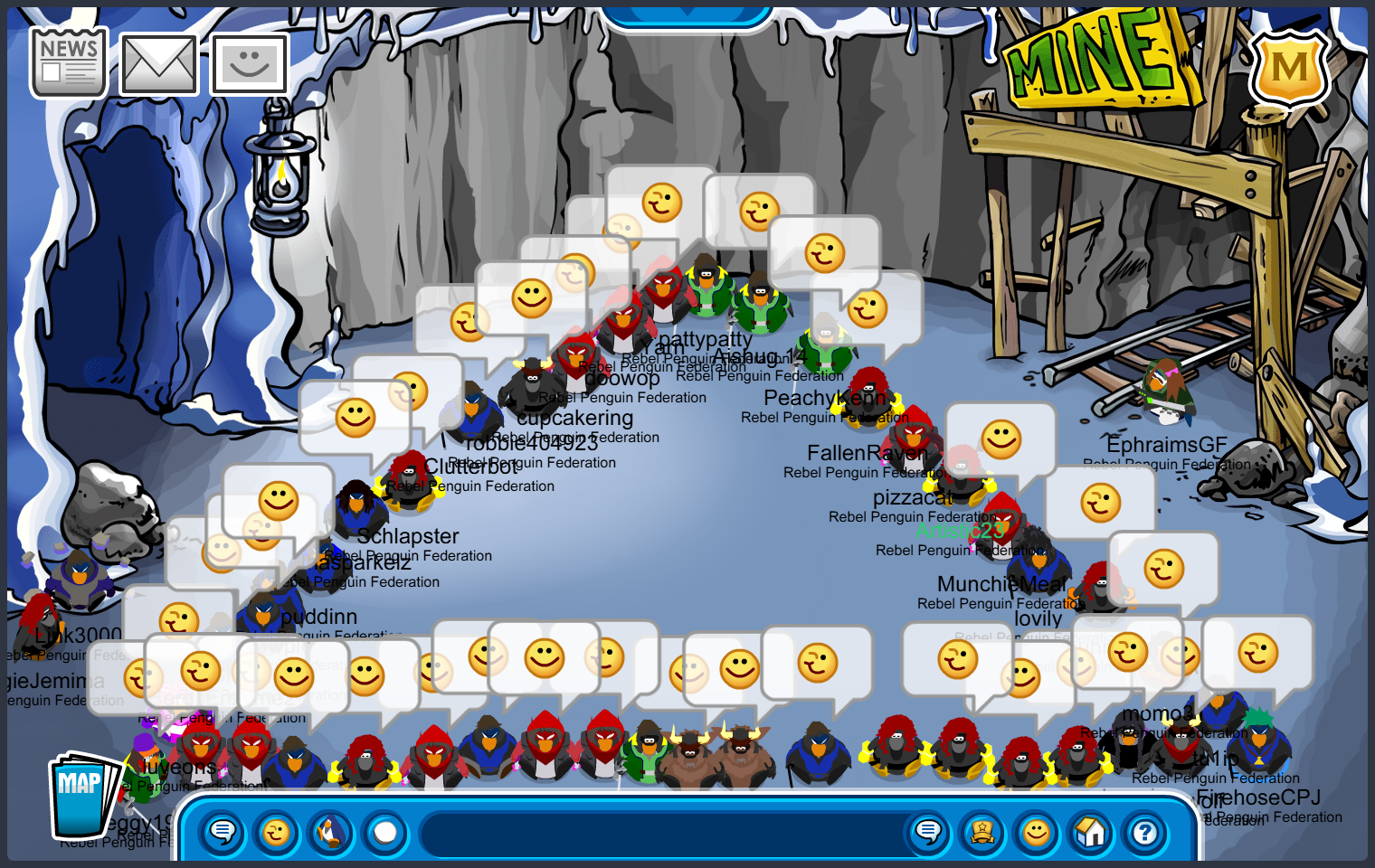The image size is (1375, 868).
Task: Open the help question mark button
Action: 1145,832
